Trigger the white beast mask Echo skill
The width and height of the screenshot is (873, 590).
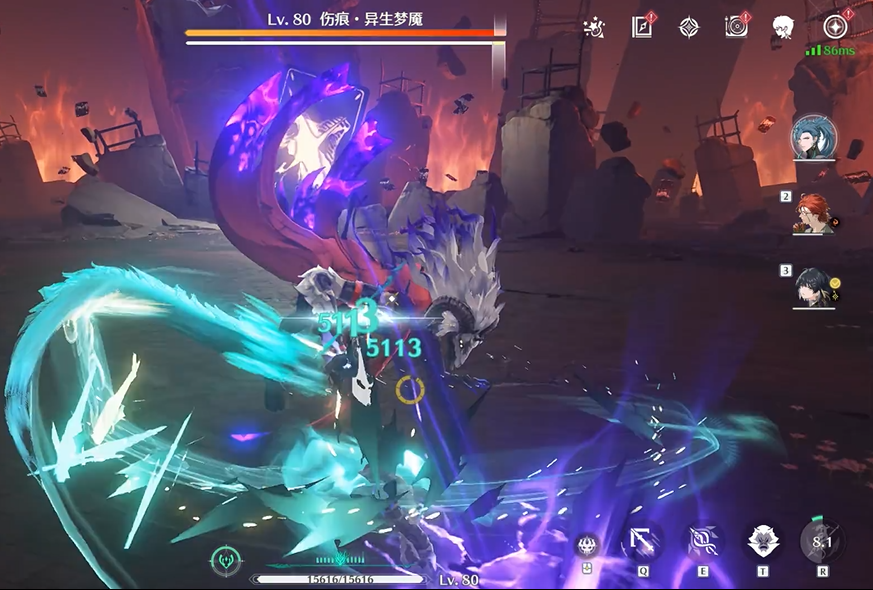[x=763, y=542]
